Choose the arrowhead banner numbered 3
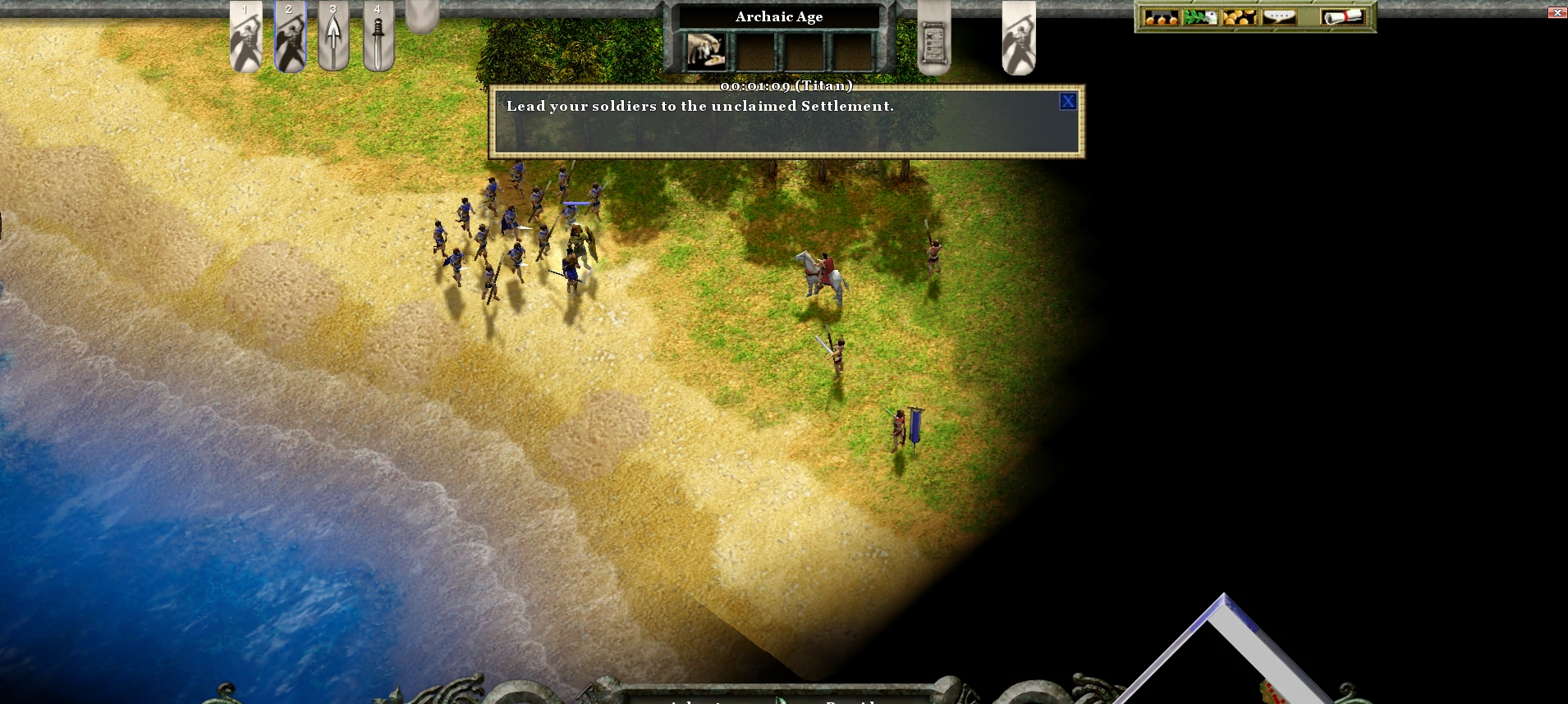Screen dimensions: 1568x704 pyautogui.click(x=333, y=36)
